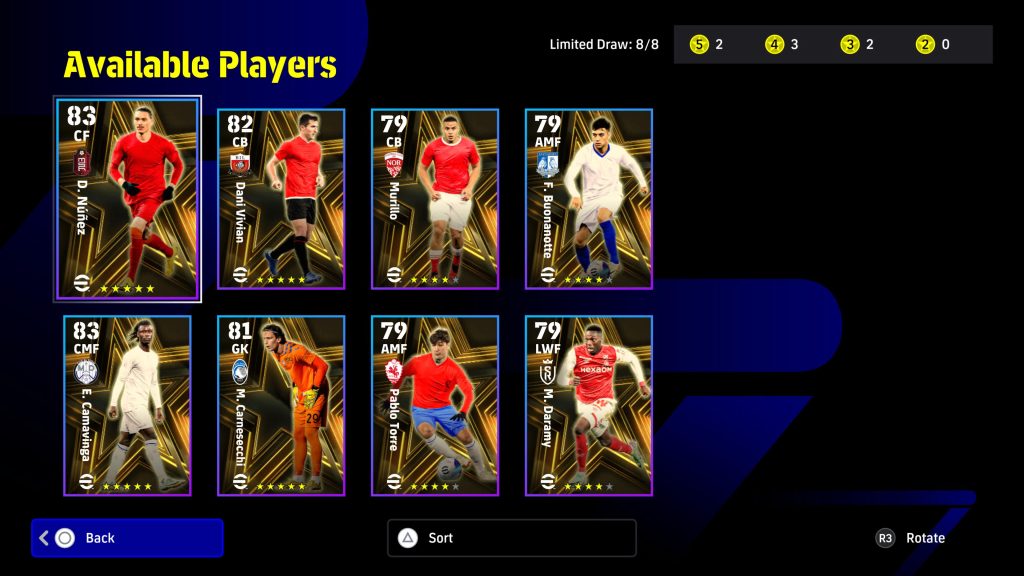Open the Sort options
Screen dimensions: 1024x576
(511, 538)
